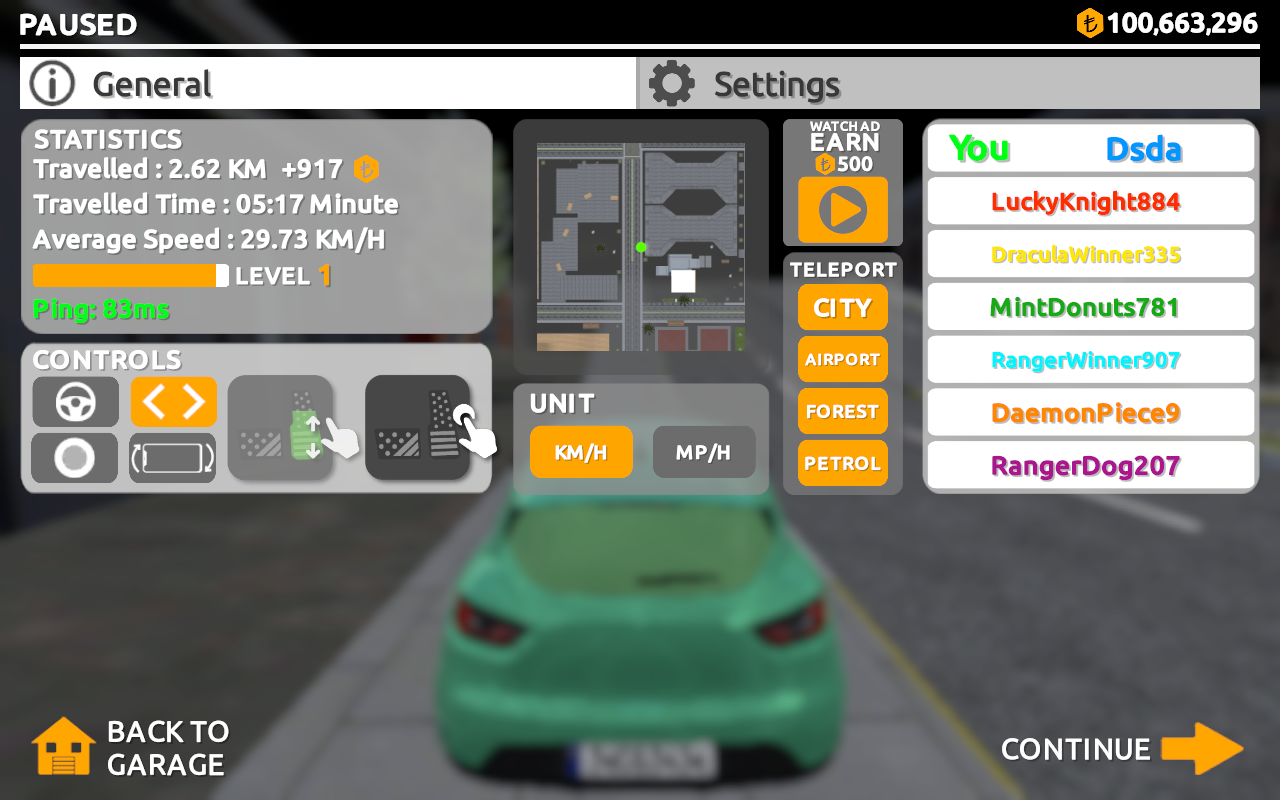Select tilt phone steering control
Screen dimensions: 1280x800
click(x=173, y=458)
